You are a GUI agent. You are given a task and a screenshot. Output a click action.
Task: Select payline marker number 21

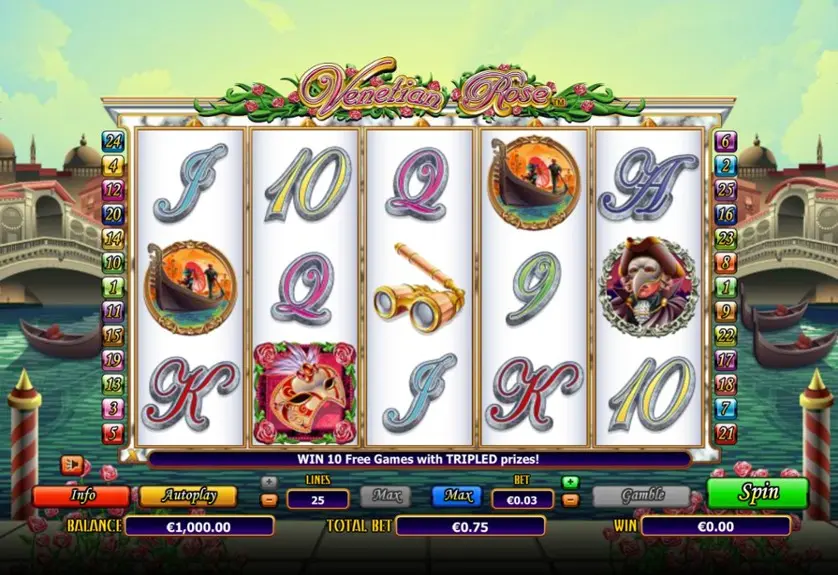point(726,433)
